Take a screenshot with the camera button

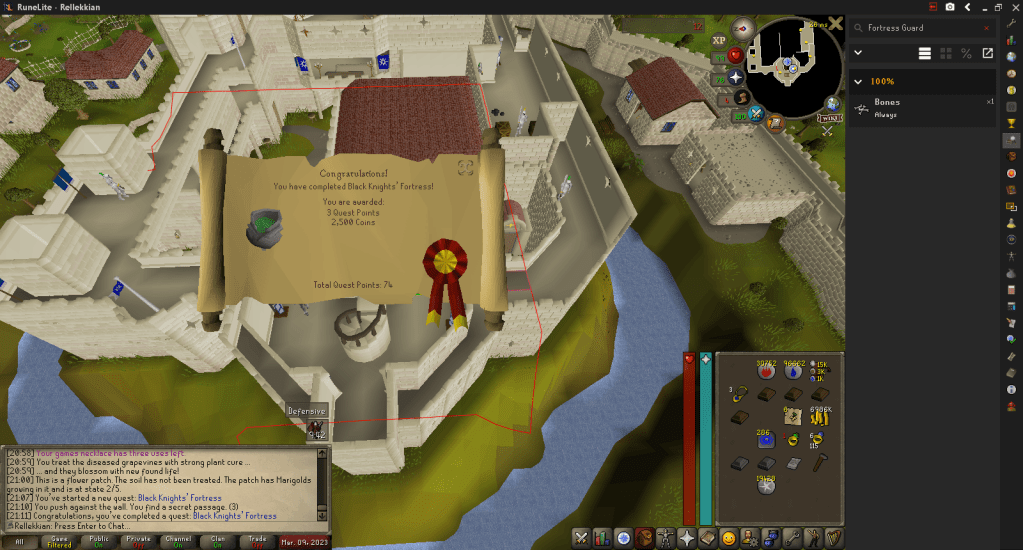coord(949,8)
